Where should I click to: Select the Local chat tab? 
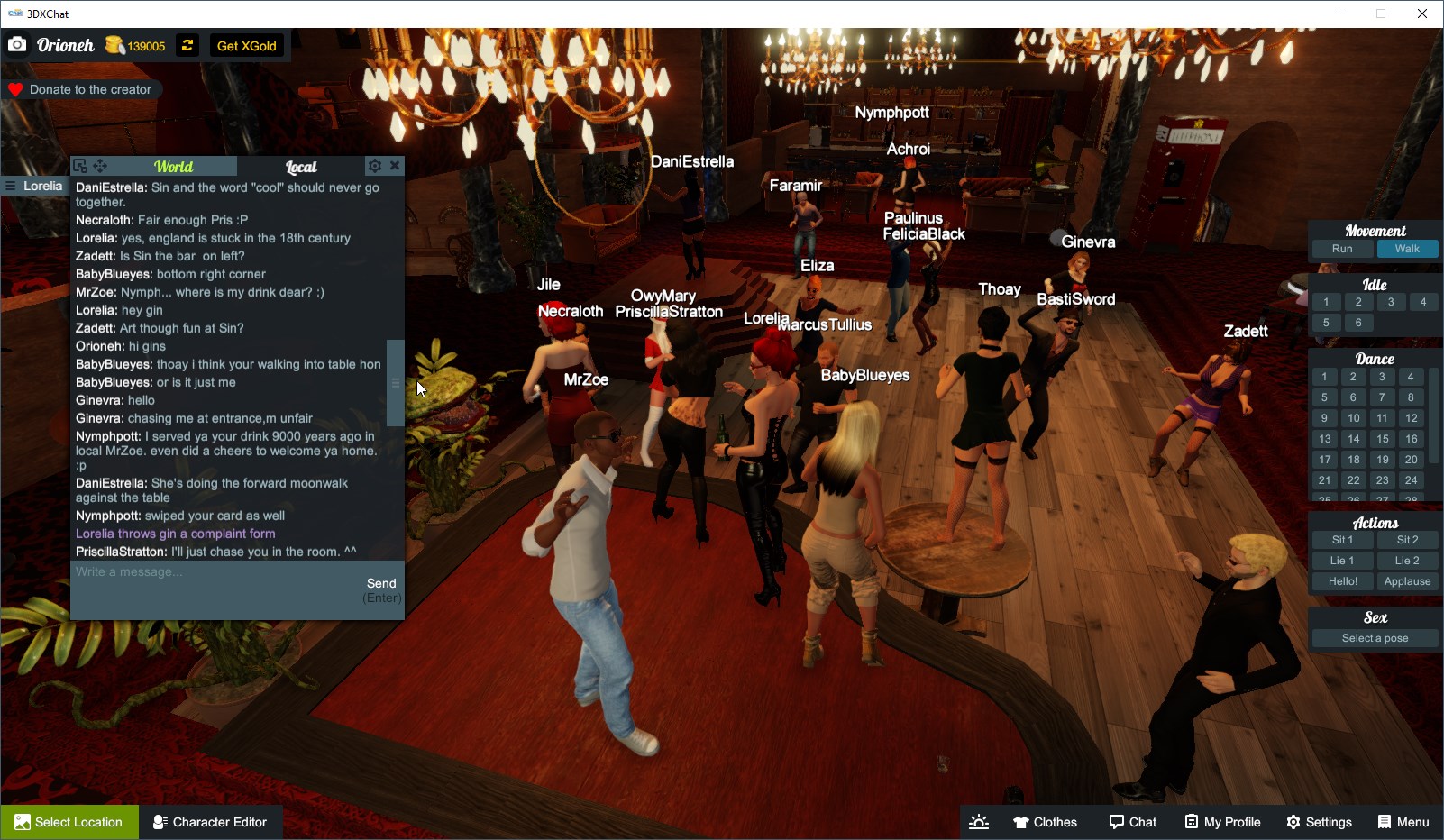[301, 167]
